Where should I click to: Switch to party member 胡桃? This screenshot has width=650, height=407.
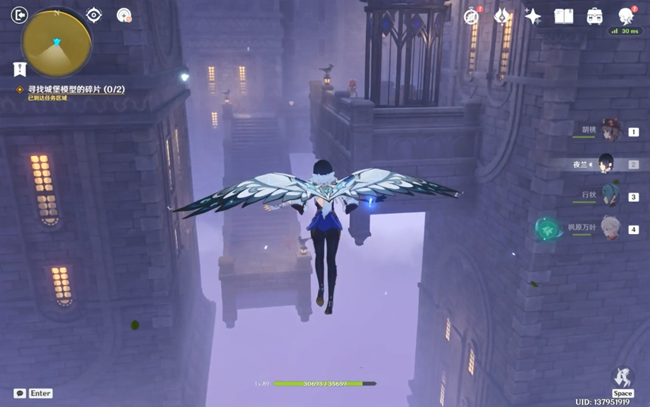(609, 130)
